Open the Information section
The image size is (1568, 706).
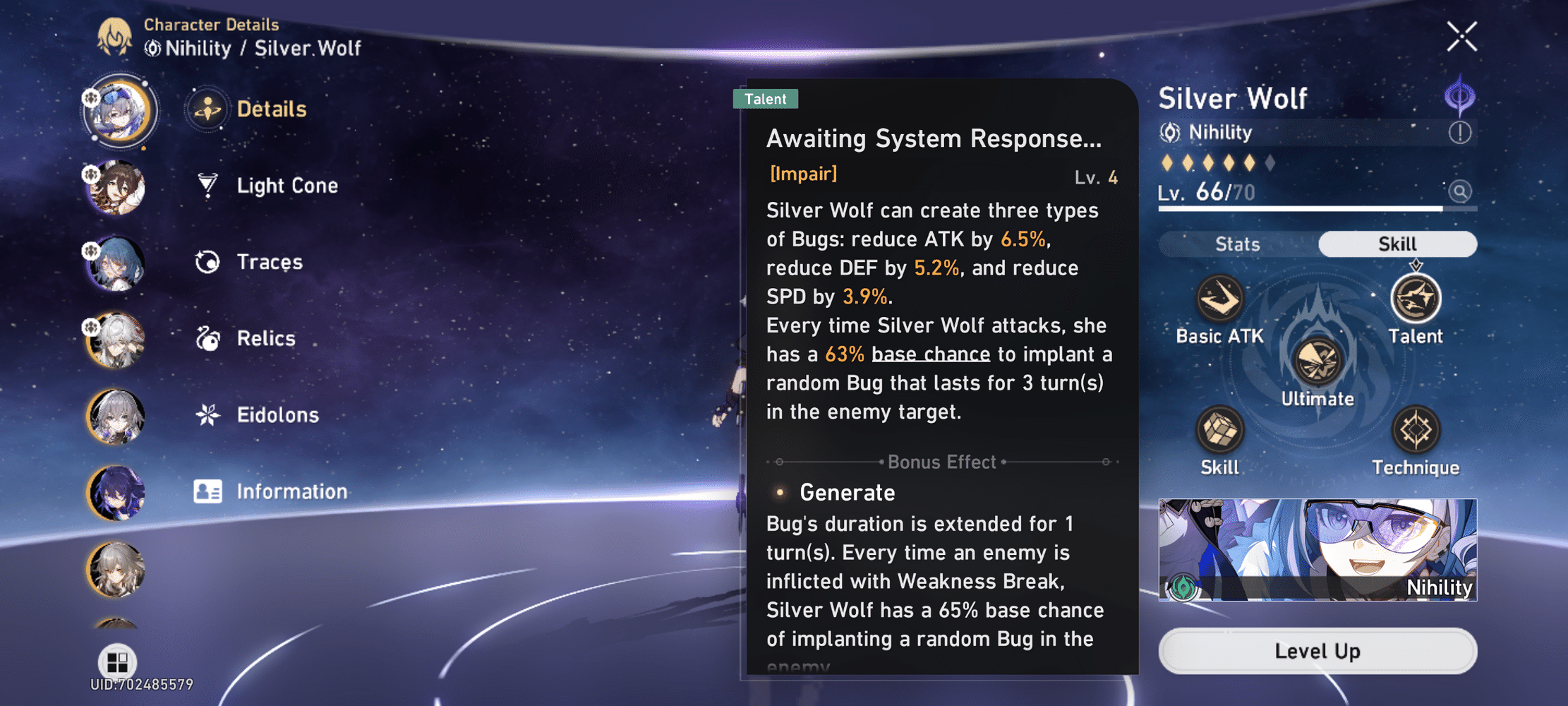(291, 491)
